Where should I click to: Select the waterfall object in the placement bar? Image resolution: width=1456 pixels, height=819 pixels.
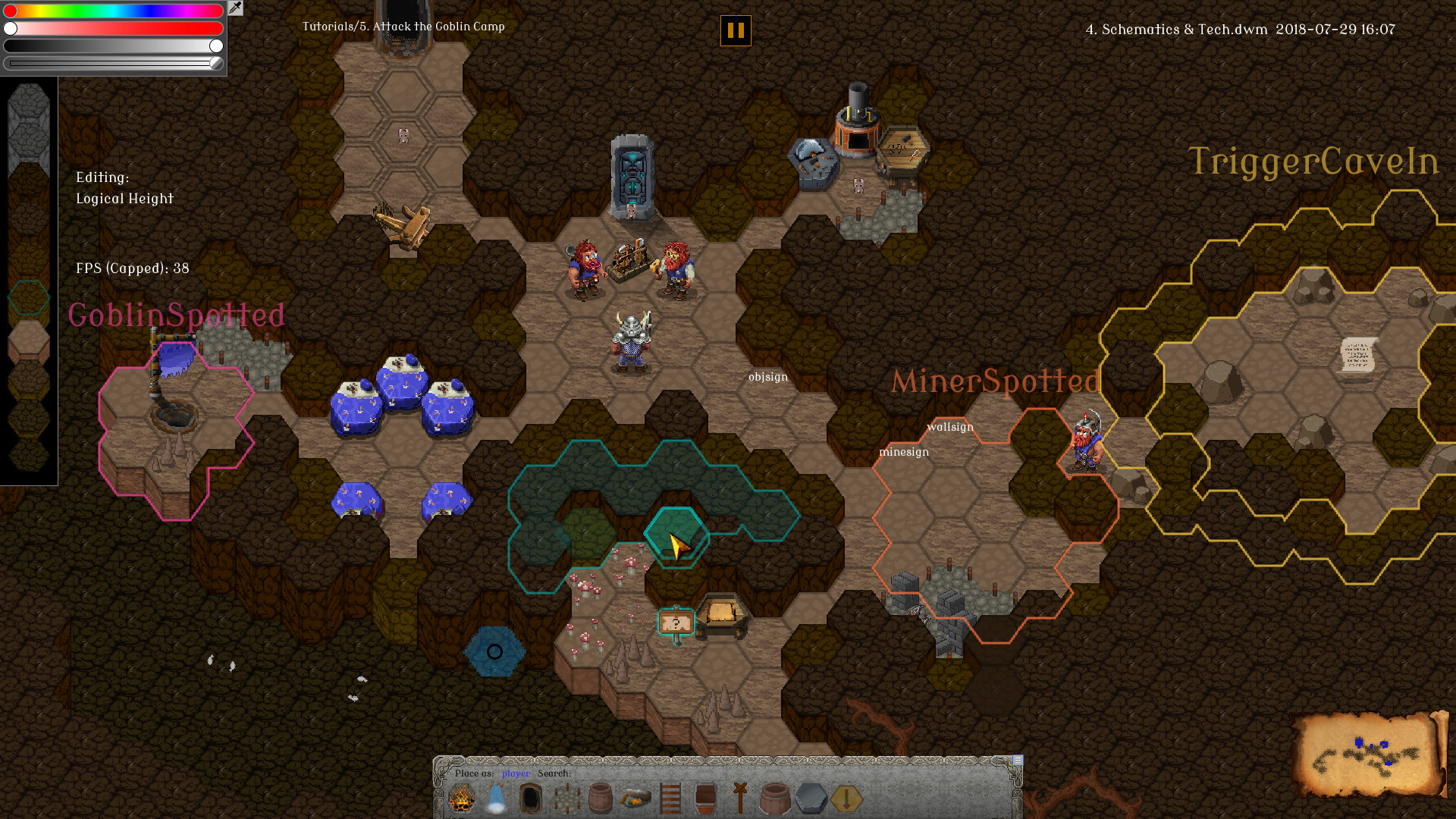497,798
